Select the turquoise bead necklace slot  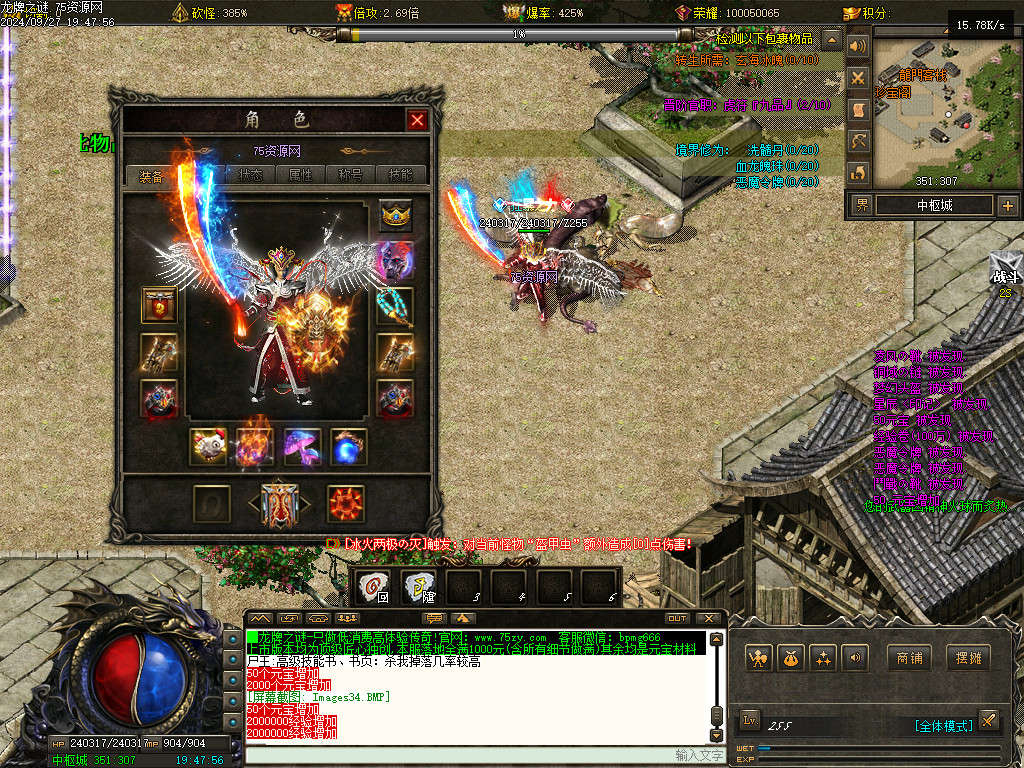pyautogui.click(x=395, y=306)
